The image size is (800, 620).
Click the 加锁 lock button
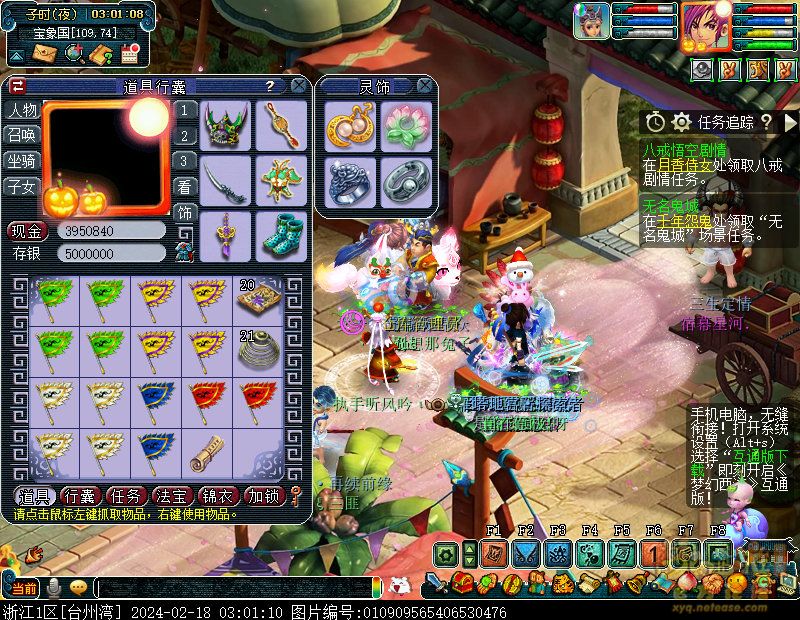[264, 496]
